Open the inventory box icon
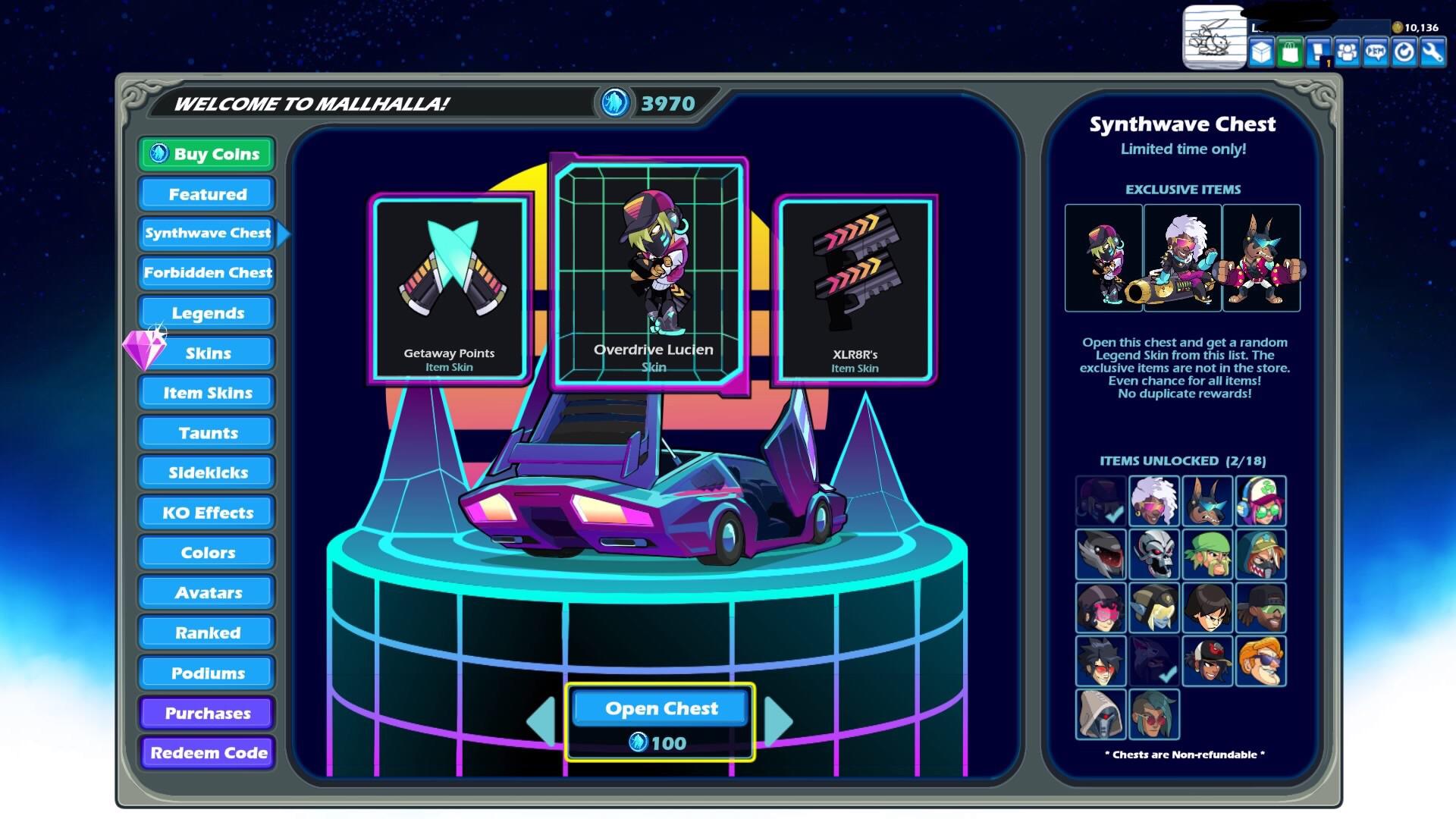 pos(1261,50)
